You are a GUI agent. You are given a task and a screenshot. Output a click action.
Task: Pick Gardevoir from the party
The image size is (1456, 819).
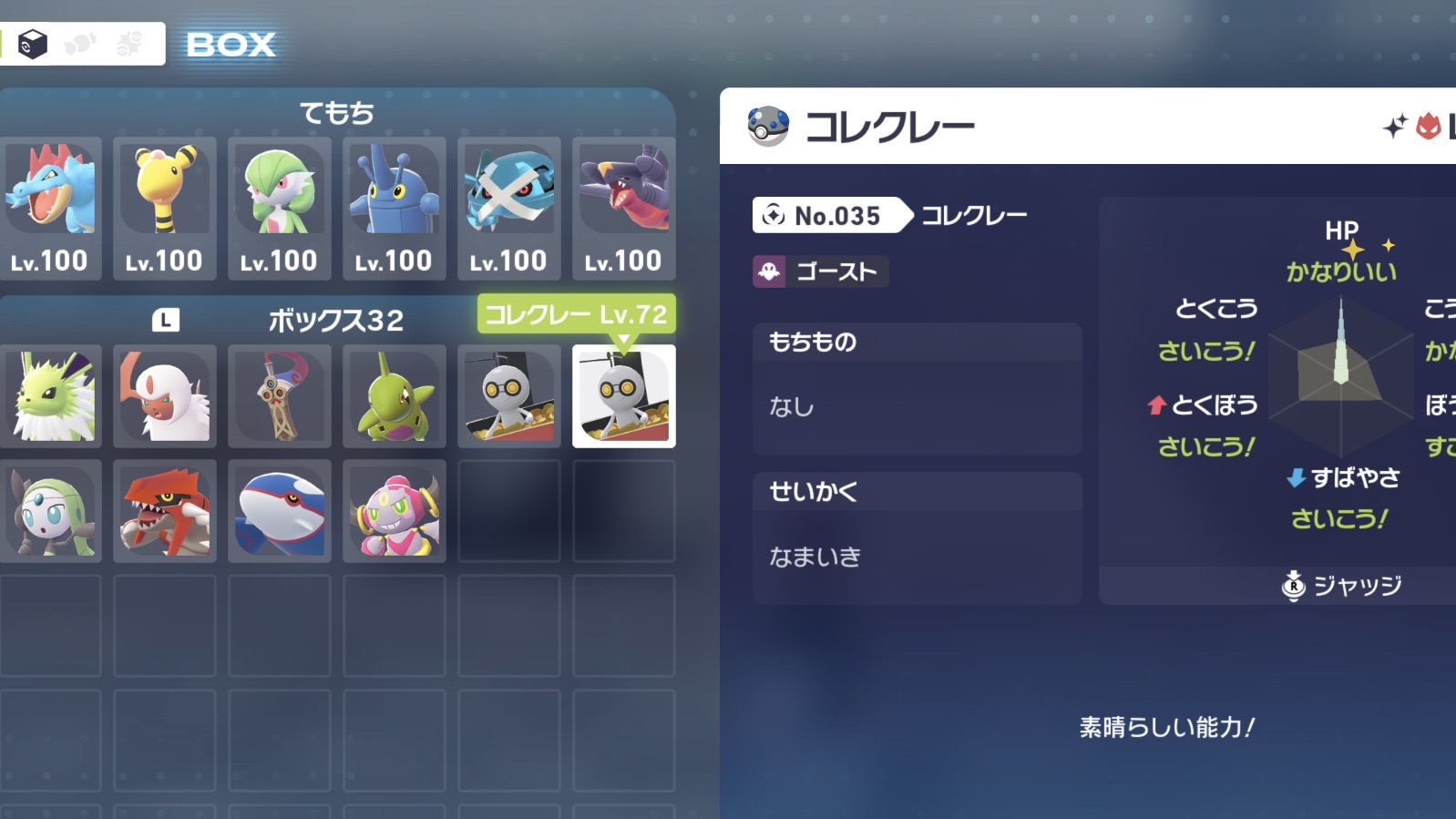(x=280, y=208)
